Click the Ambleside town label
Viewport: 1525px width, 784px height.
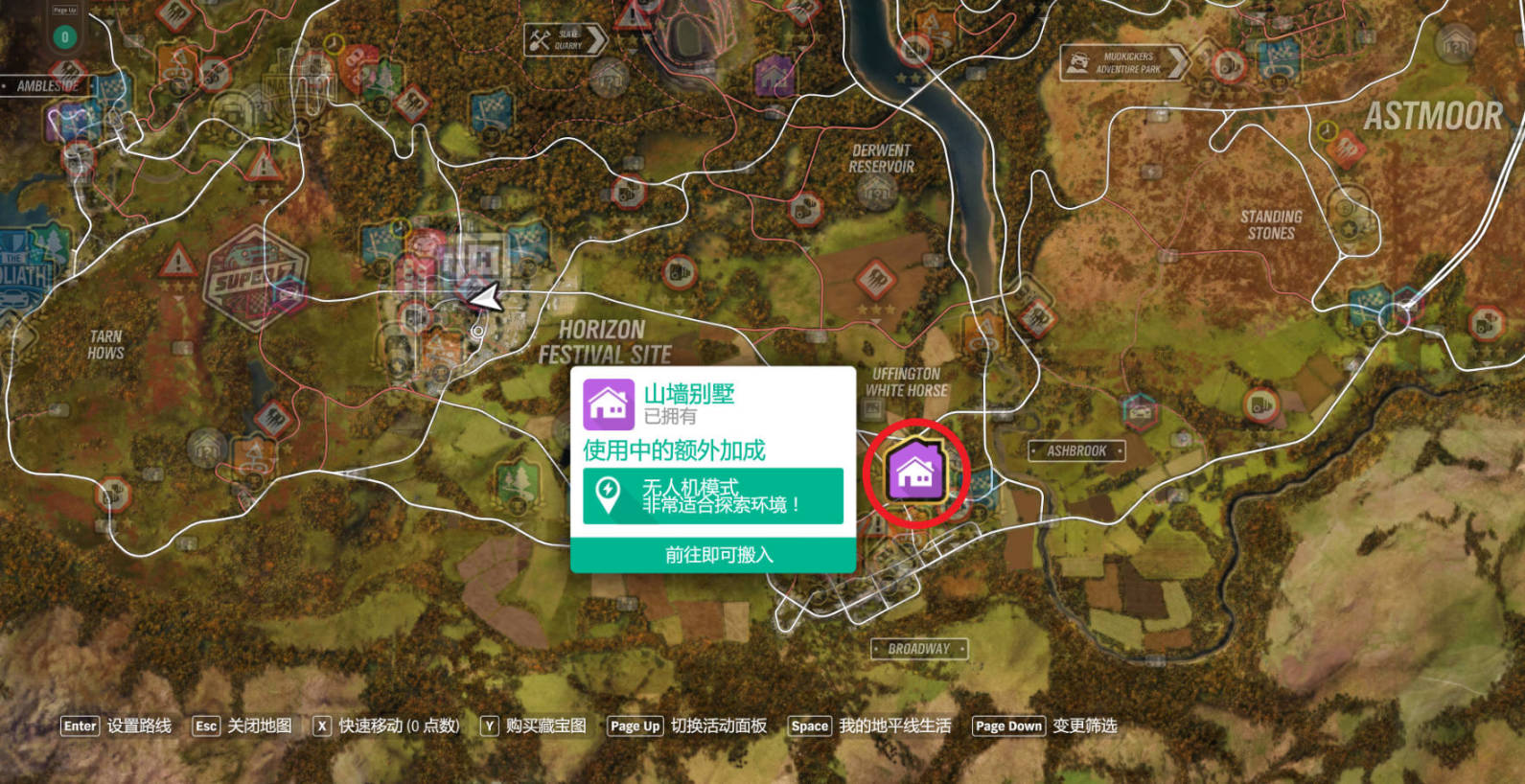(x=48, y=86)
